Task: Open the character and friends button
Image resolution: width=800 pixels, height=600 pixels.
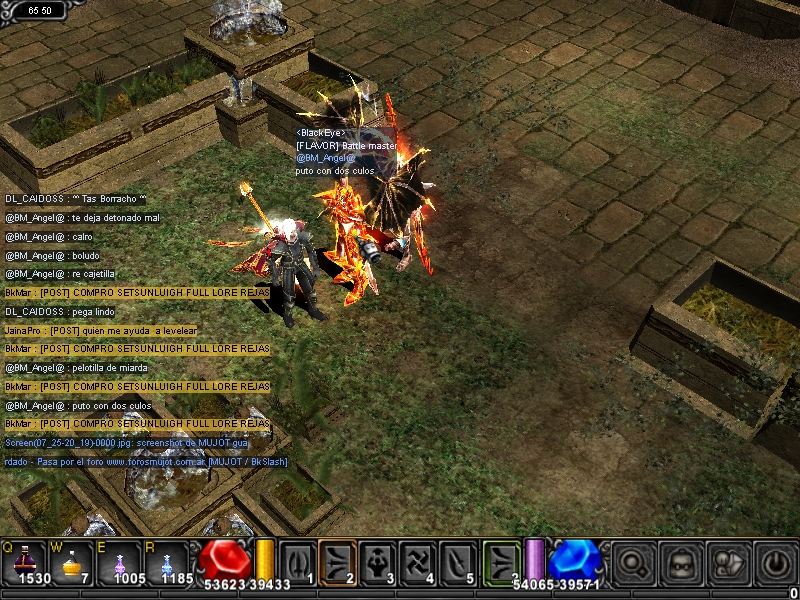Action: pyautogui.click(x=728, y=562)
